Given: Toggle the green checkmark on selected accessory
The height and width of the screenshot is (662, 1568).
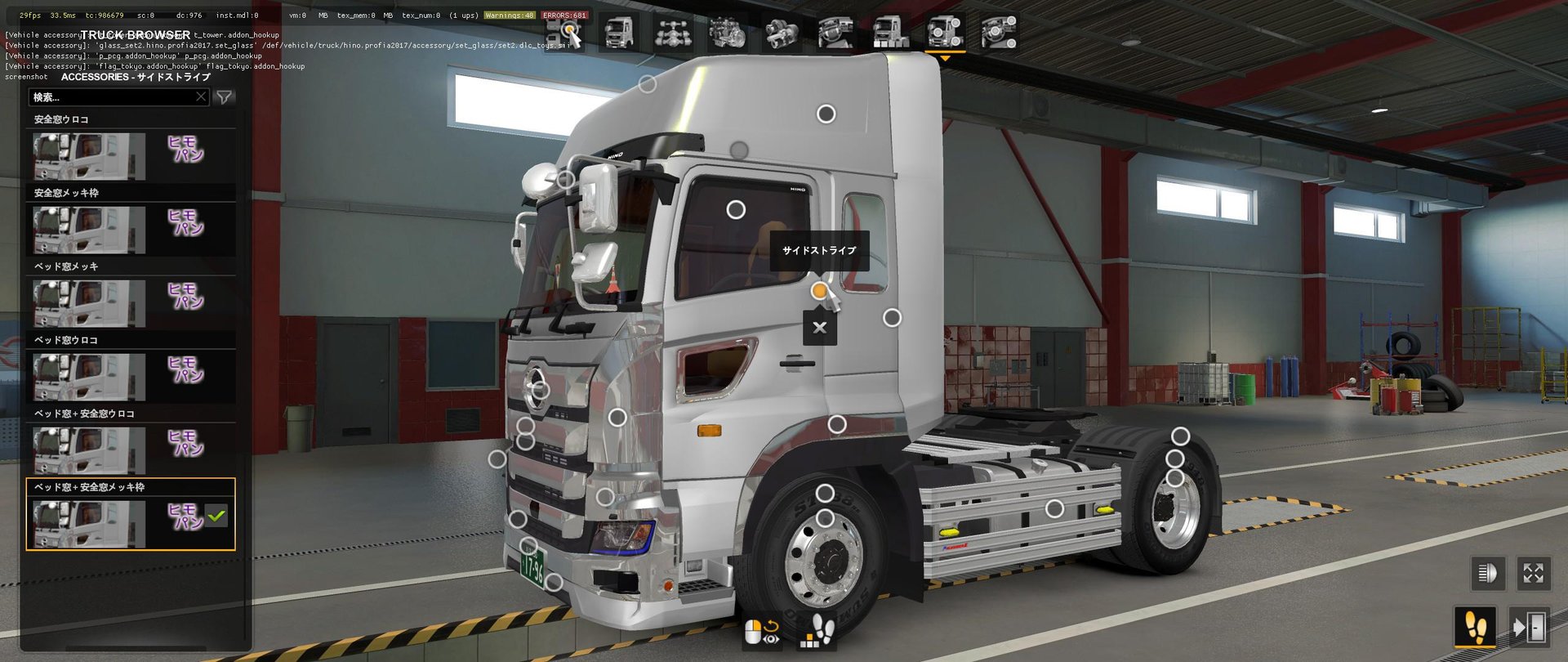Looking at the screenshot, I should [x=216, y=515].
